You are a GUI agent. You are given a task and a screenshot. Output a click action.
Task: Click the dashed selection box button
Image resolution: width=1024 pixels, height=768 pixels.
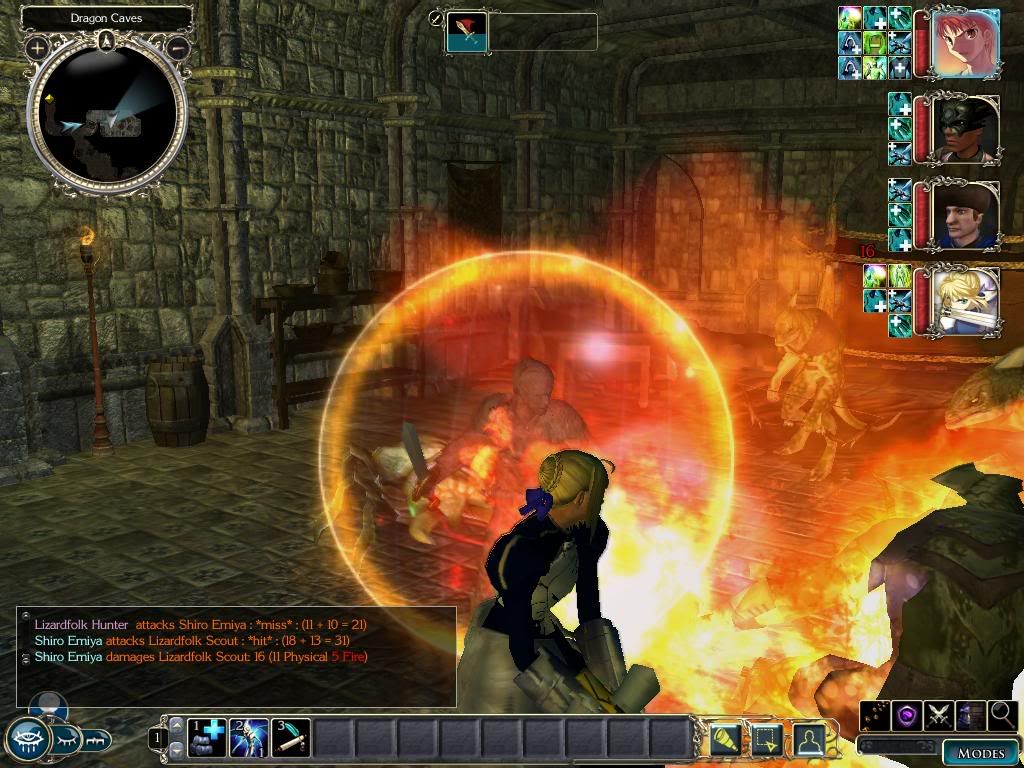click(767, 740)
